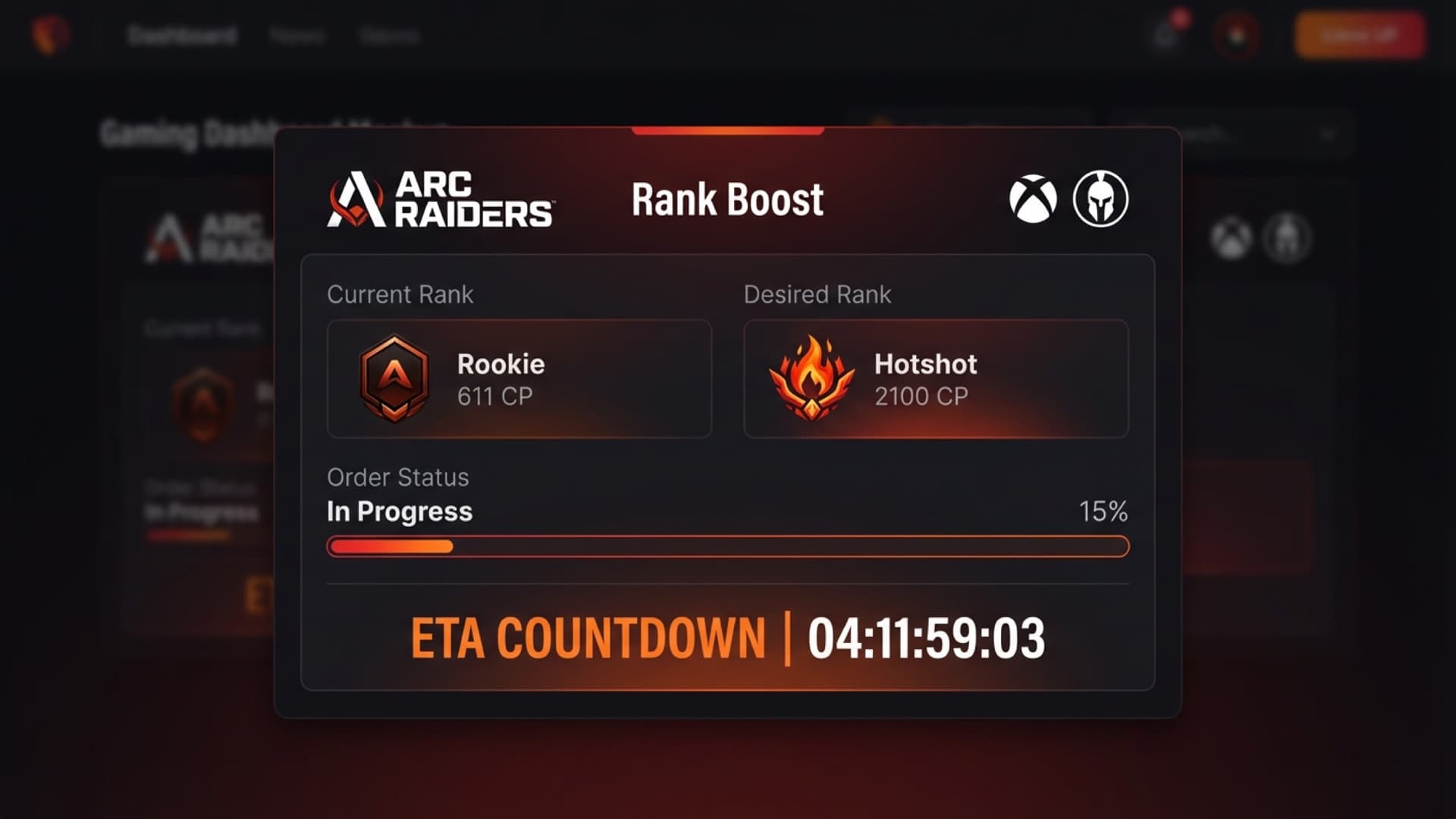
Task: Click the In Progress order progress bar
Action: (726, 546)
